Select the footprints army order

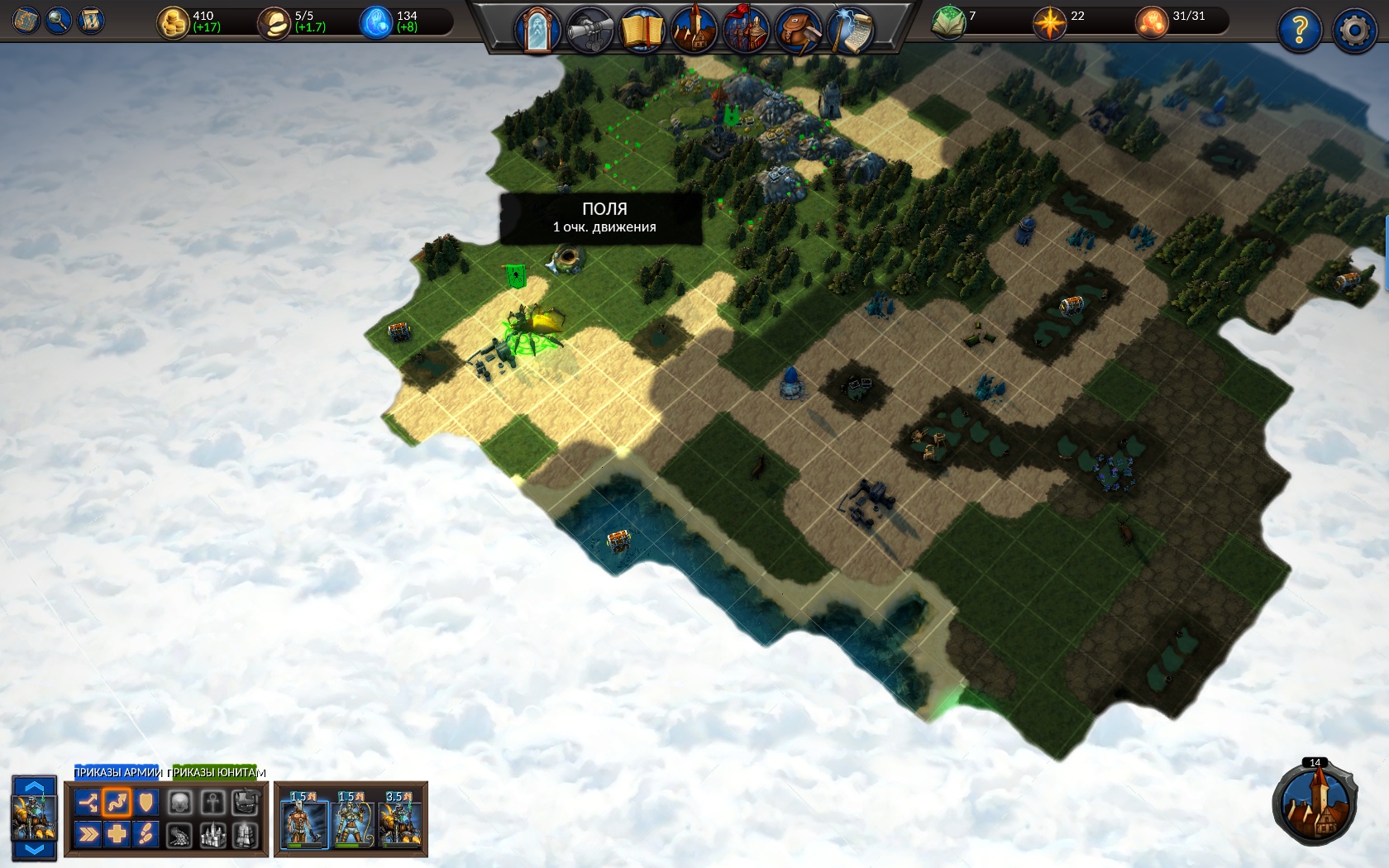point(146,833)
